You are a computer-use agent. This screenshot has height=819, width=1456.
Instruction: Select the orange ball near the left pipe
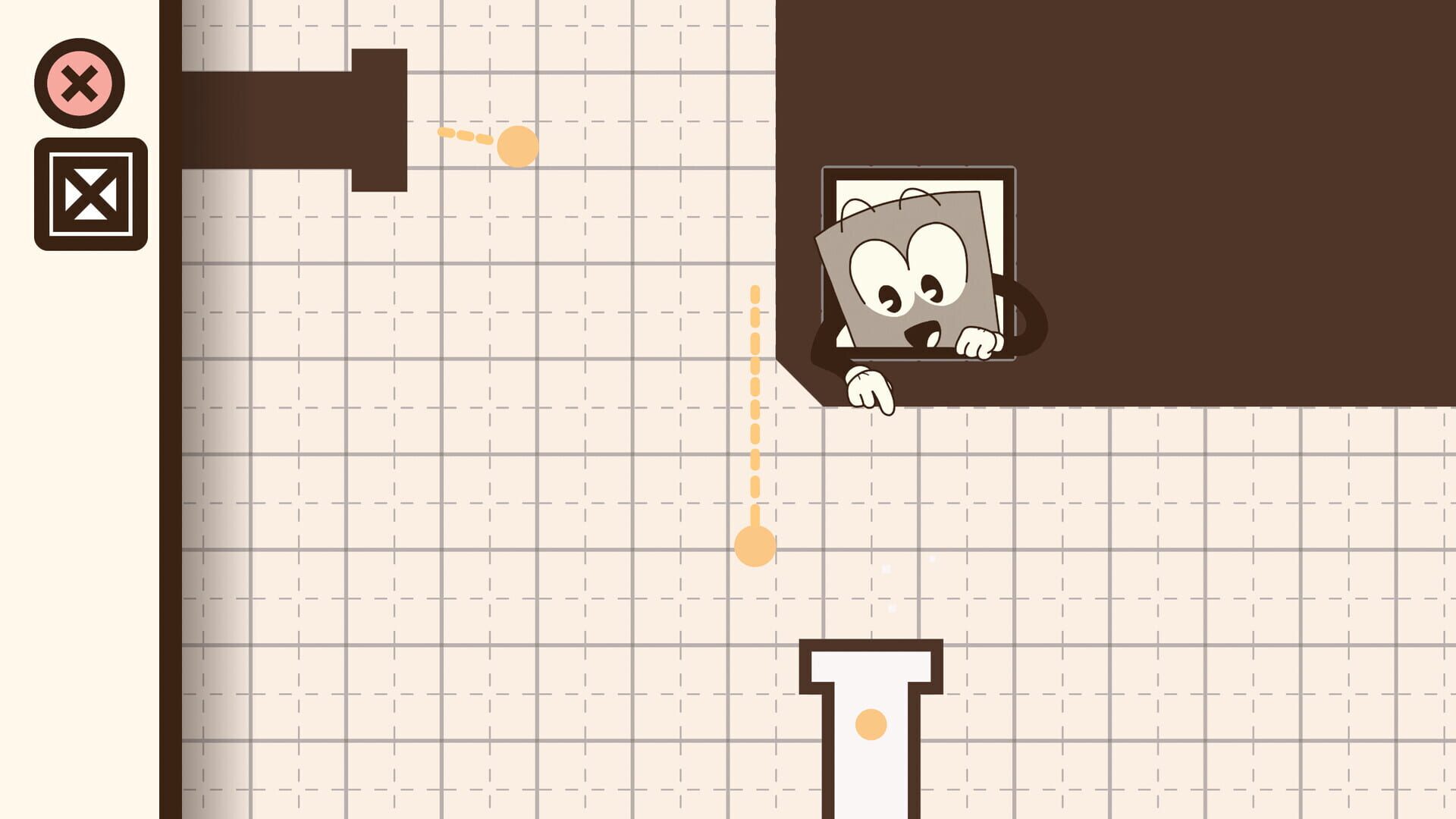point(518,146)
